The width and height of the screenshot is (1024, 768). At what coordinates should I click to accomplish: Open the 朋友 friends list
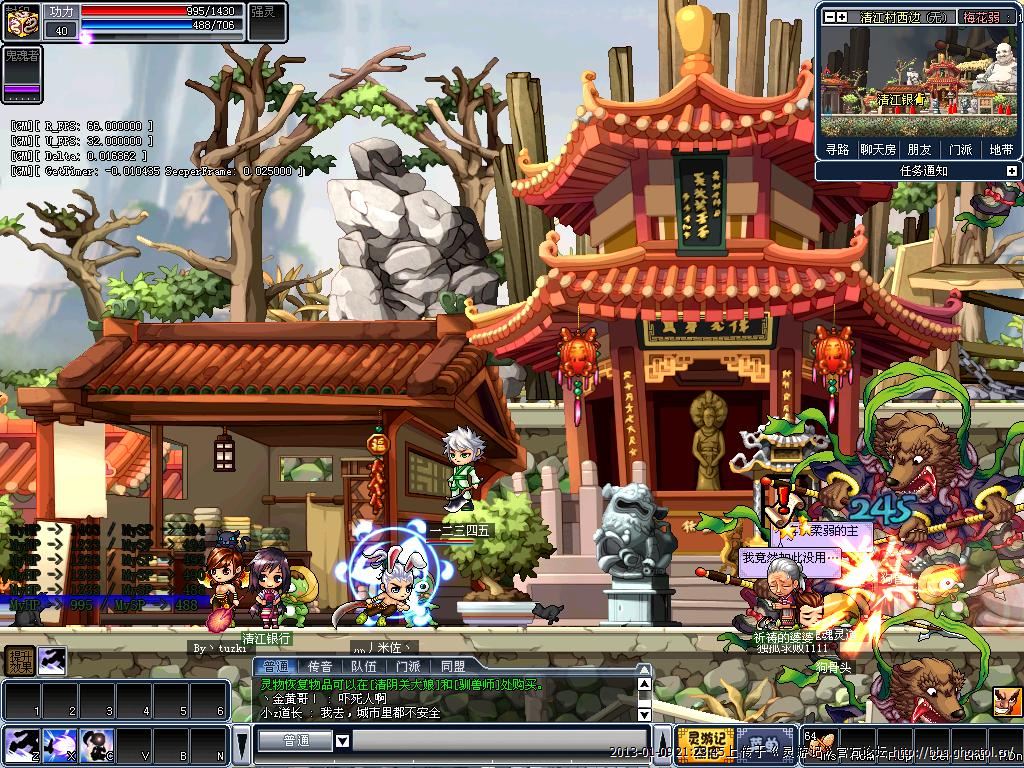[x=919, y=150]
